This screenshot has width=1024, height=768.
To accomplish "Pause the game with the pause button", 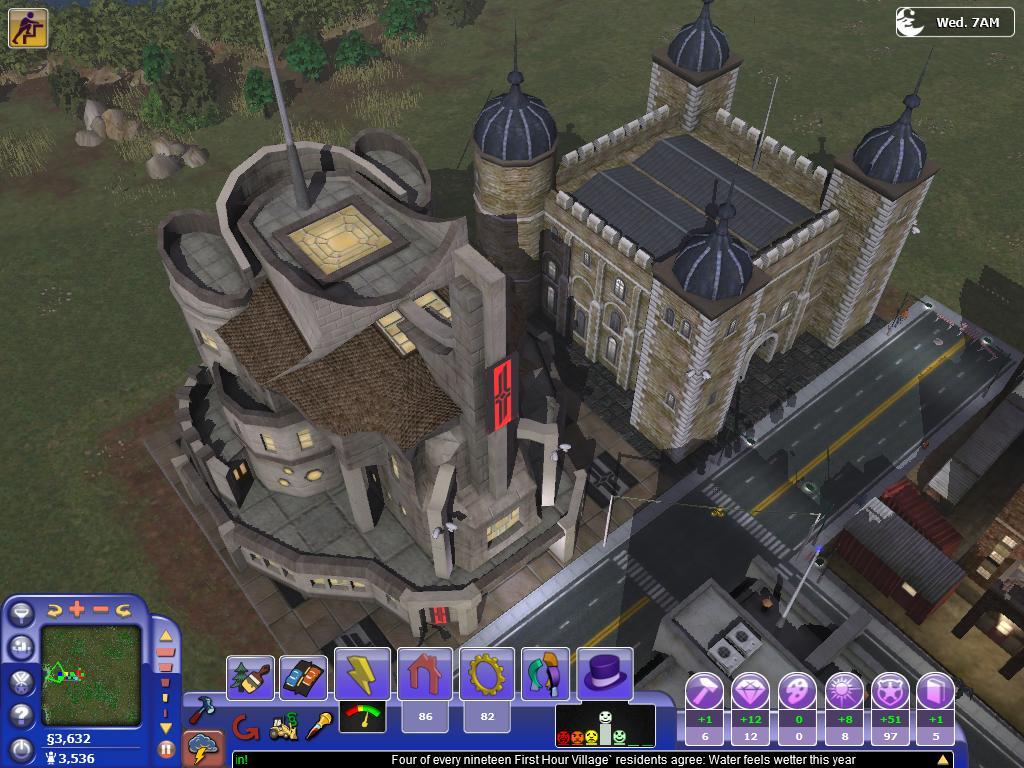I will (166, 748).
